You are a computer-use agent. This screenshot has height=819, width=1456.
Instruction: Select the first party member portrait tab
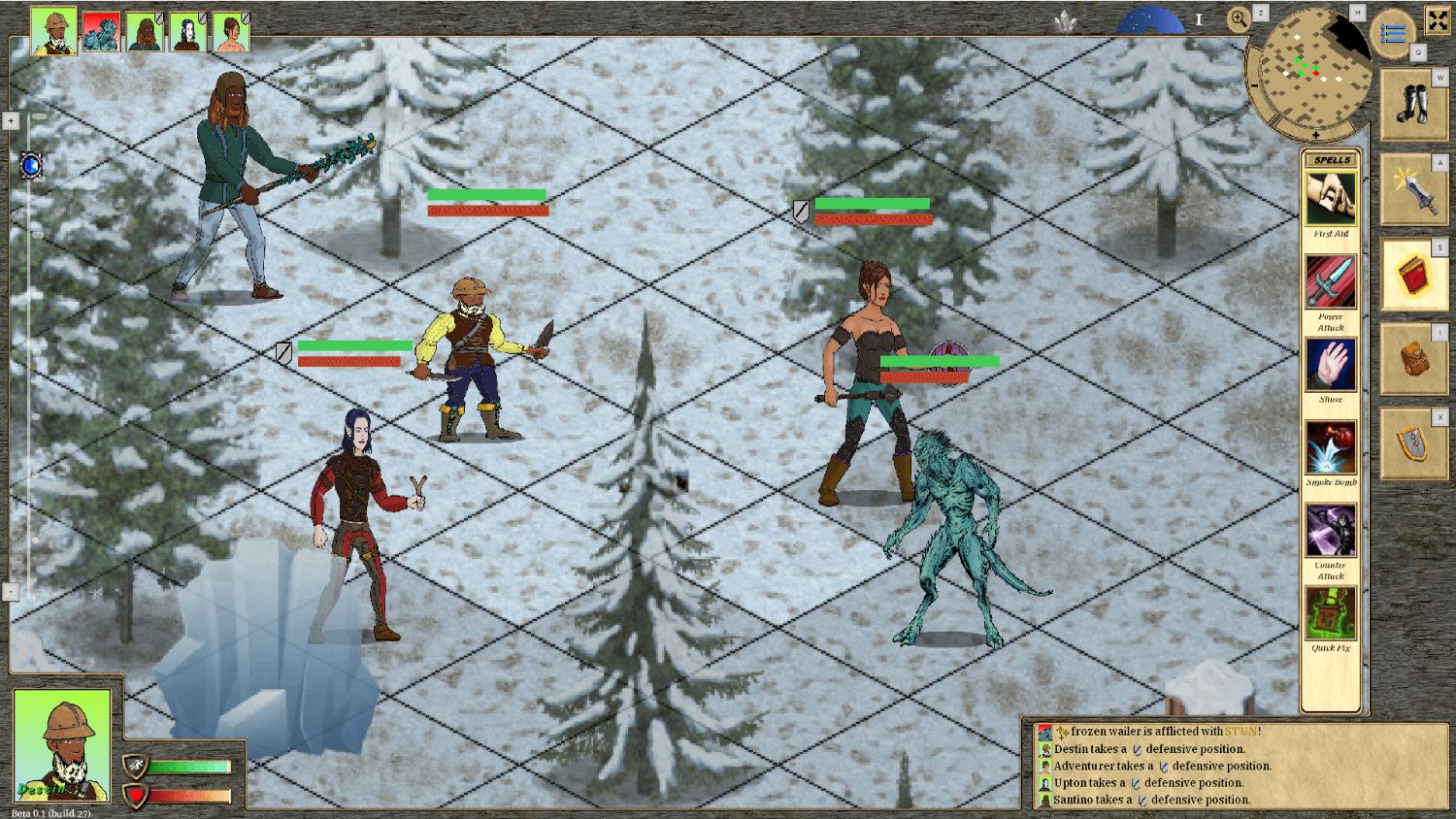tap(52, 28)
